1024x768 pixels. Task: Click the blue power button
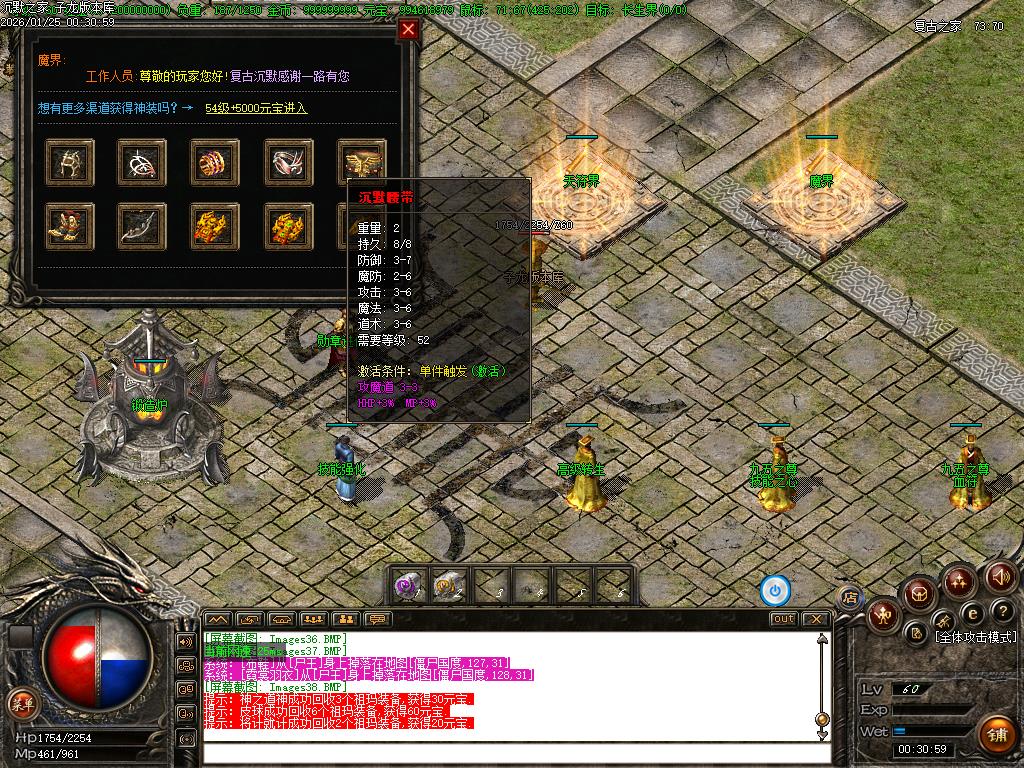pos(775,590)
